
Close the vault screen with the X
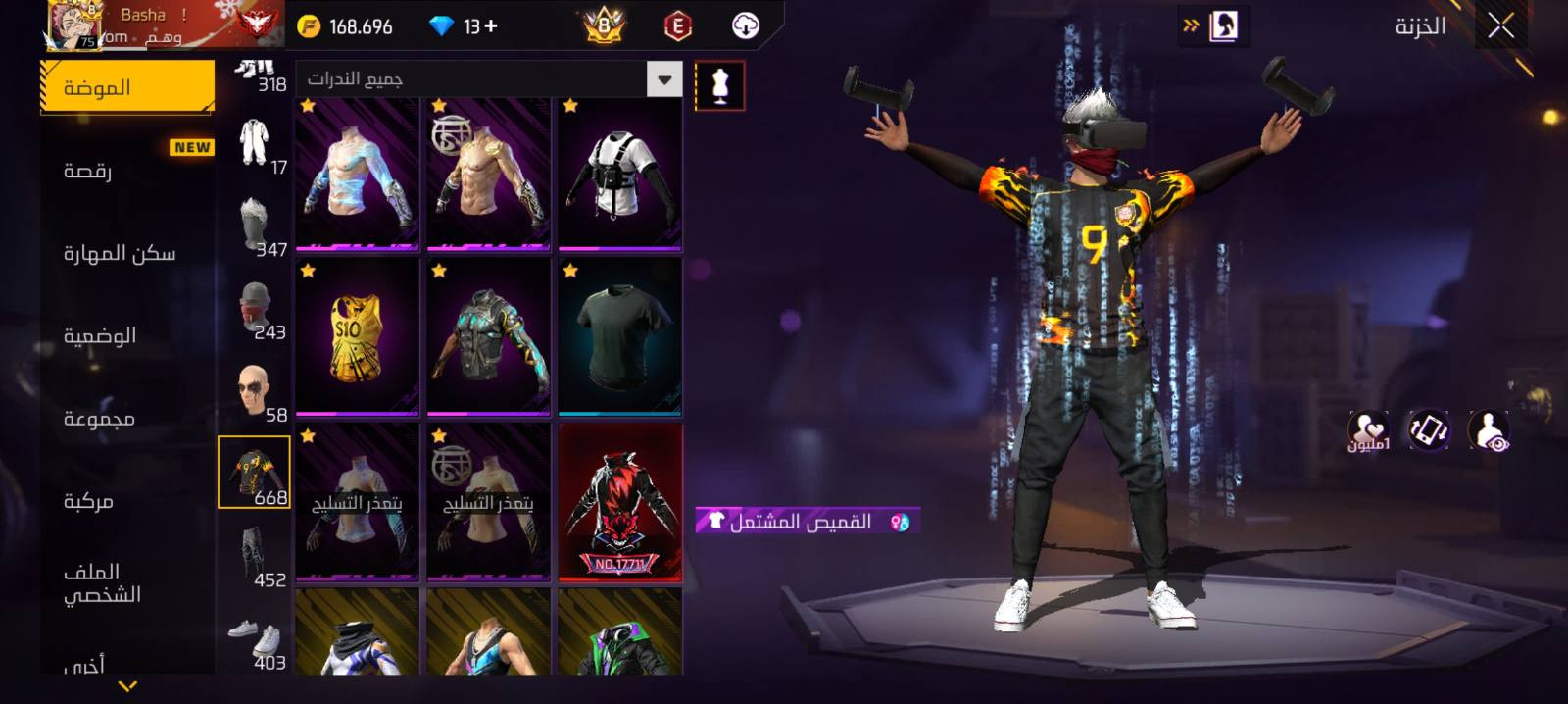tap(1500, 26)
